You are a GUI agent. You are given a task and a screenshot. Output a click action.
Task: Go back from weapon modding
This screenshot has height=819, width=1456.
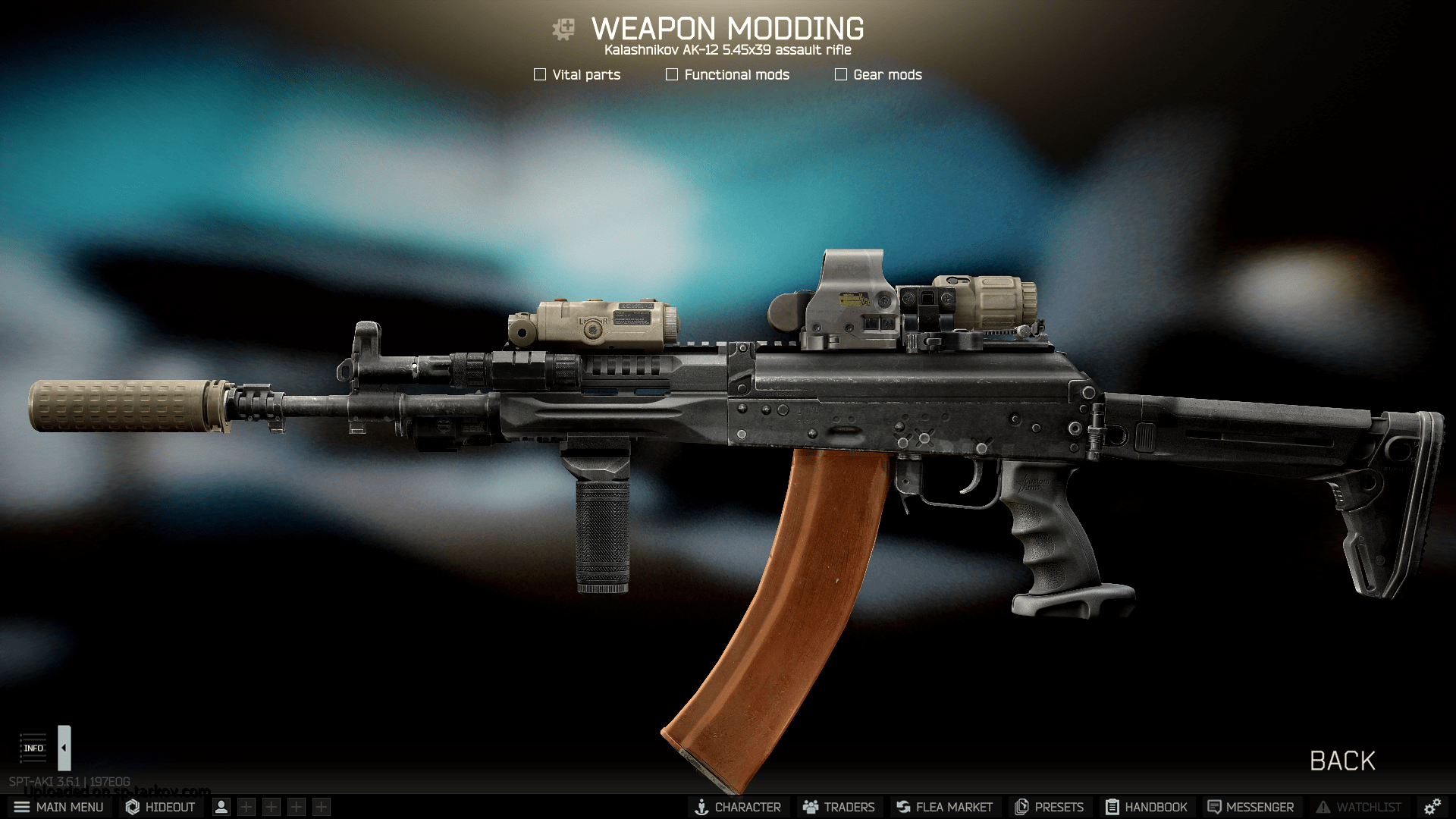point(1341,761)
